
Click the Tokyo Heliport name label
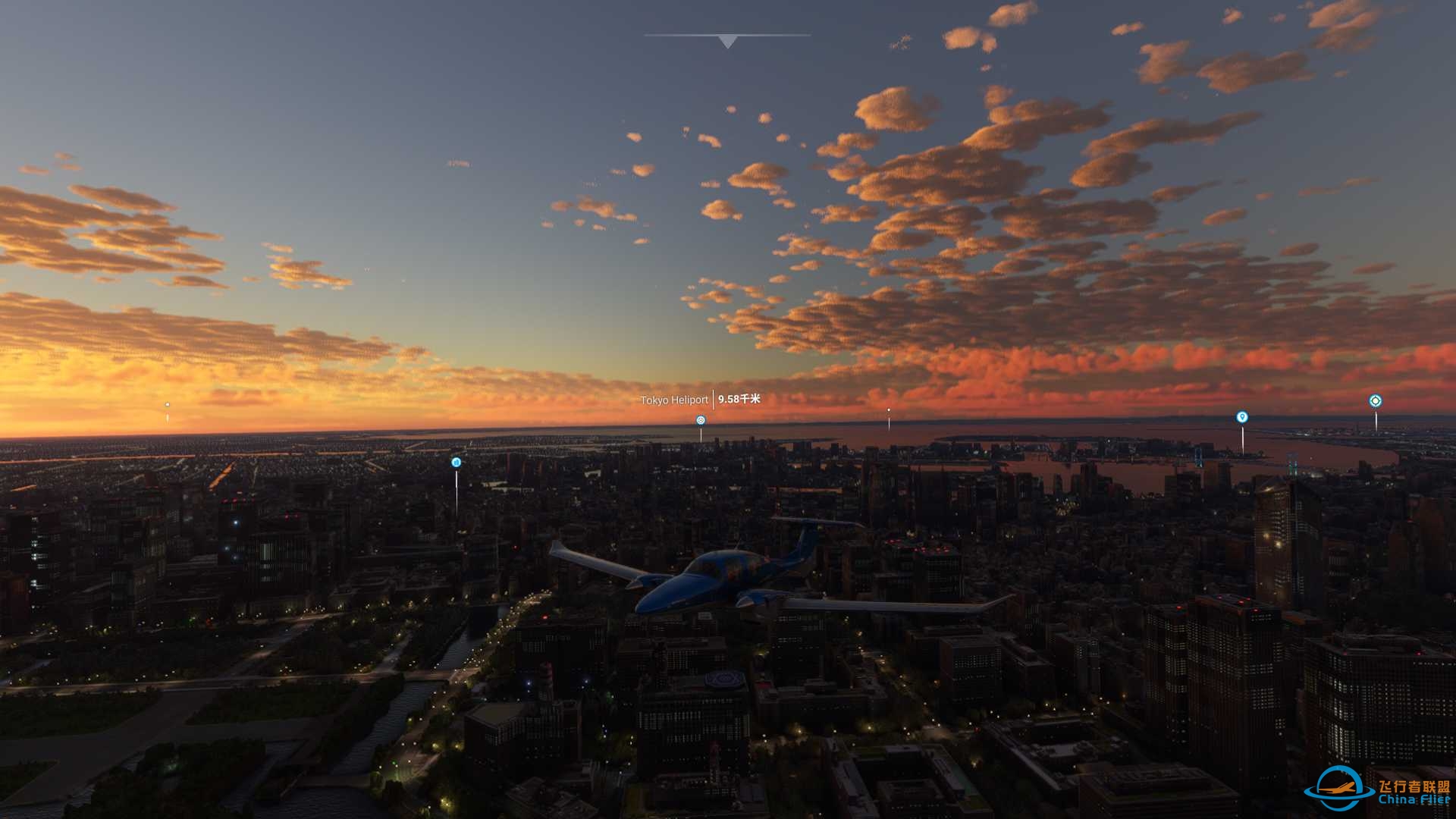click(674, 399)
